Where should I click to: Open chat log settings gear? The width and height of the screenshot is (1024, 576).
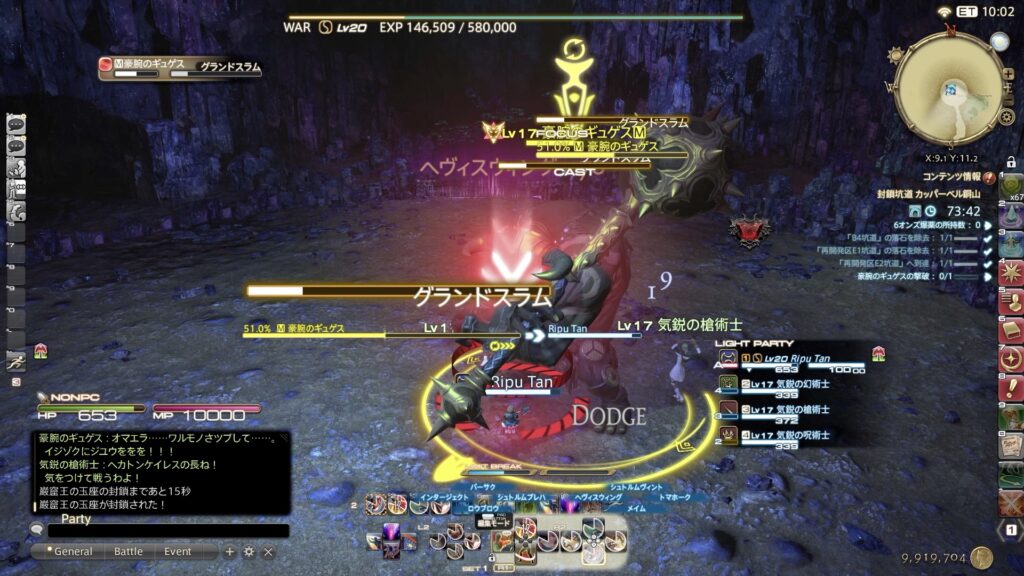[x=249, y=551]
